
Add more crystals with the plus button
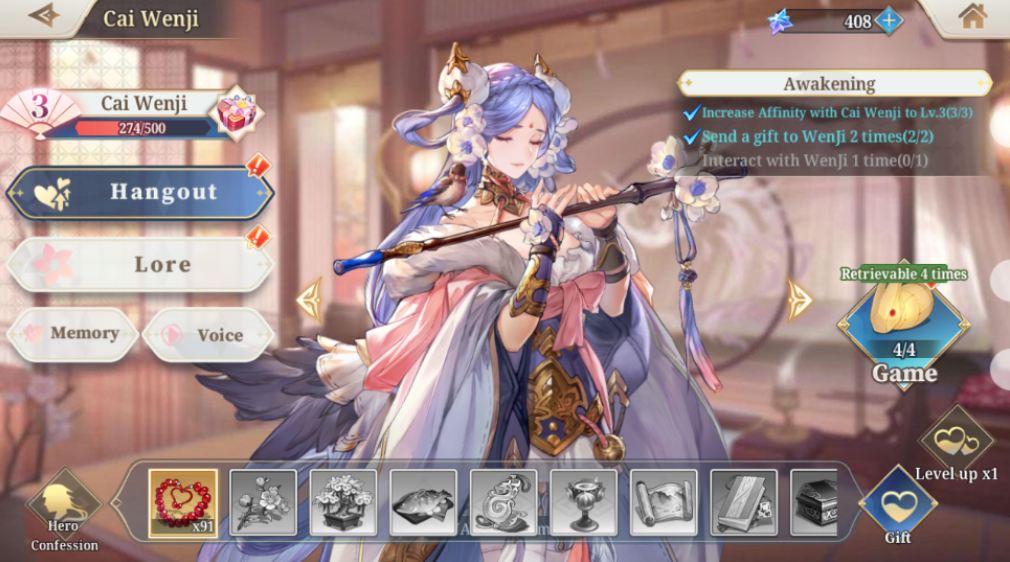click(887, 20)
